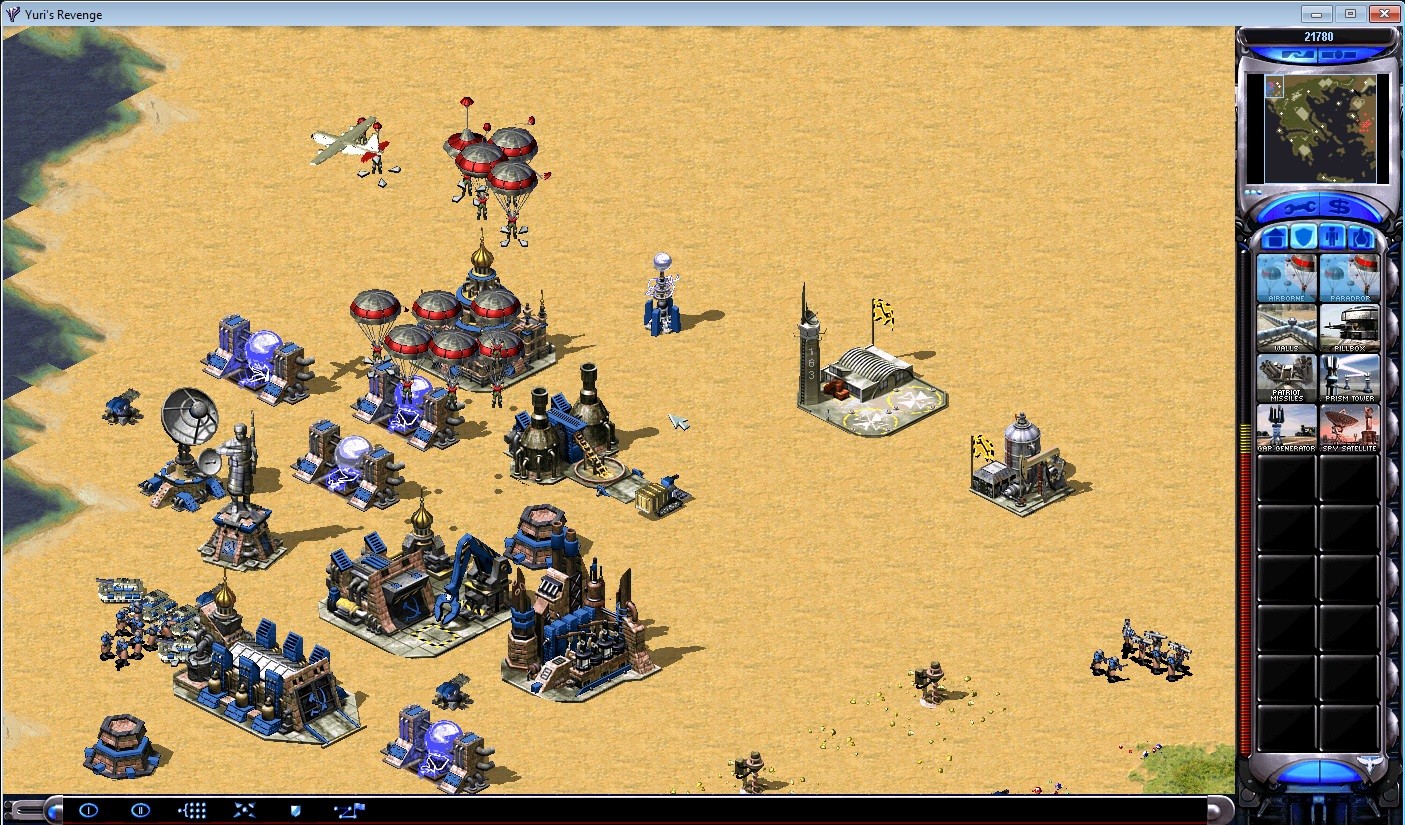Toggle the scatter command icon
Viewport: 1405px width, 825px height.
pos(244,810)
